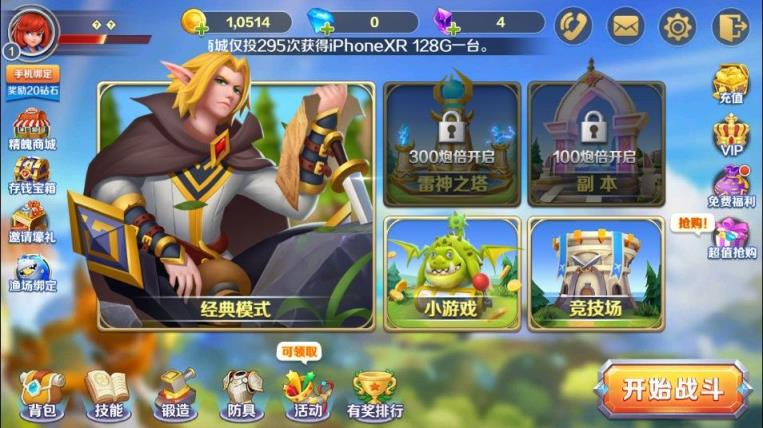Open the 背包 backpack
The image size is (763, 428).
pyautogui.click(x=42, y=392)
